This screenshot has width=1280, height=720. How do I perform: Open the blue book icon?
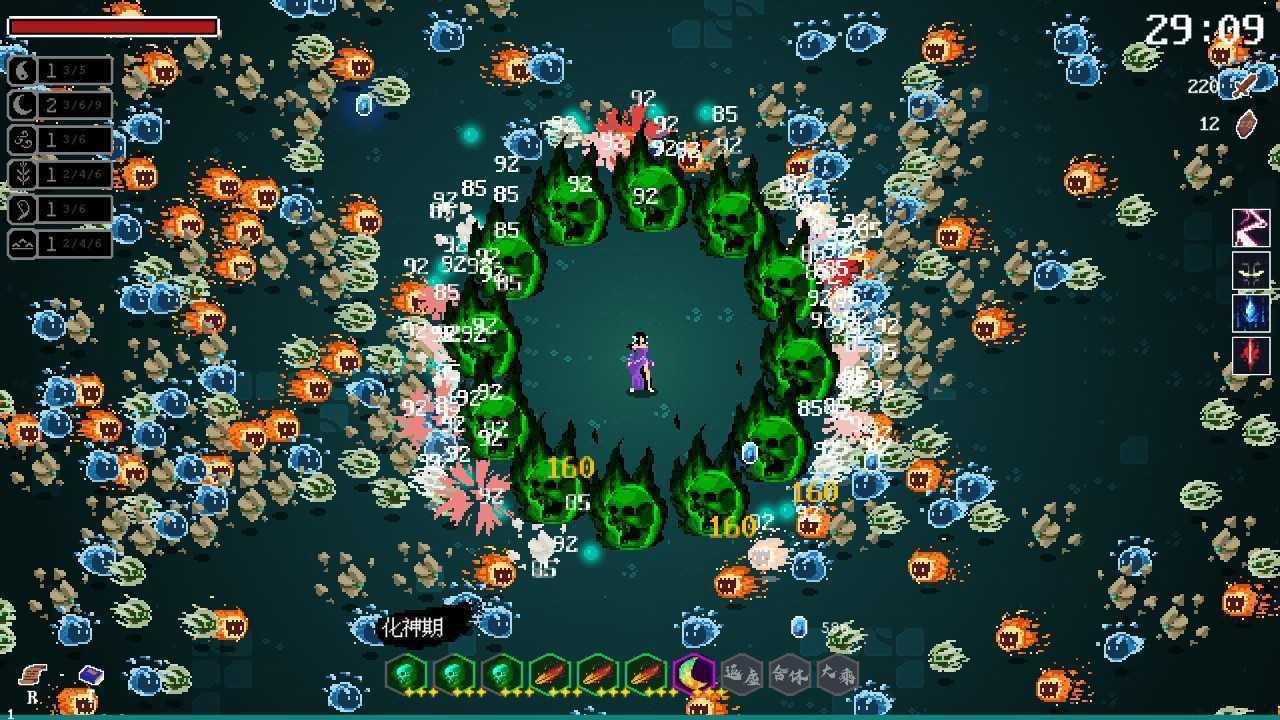91,675
